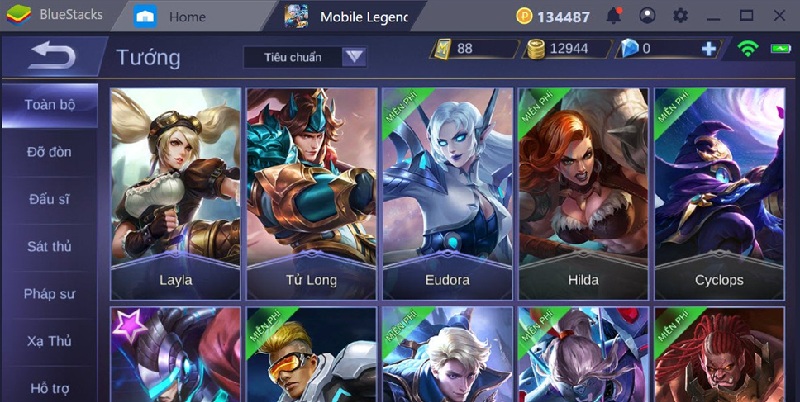Choose the Tử Long hero card
800x402 pixels.
pos(311,193)
